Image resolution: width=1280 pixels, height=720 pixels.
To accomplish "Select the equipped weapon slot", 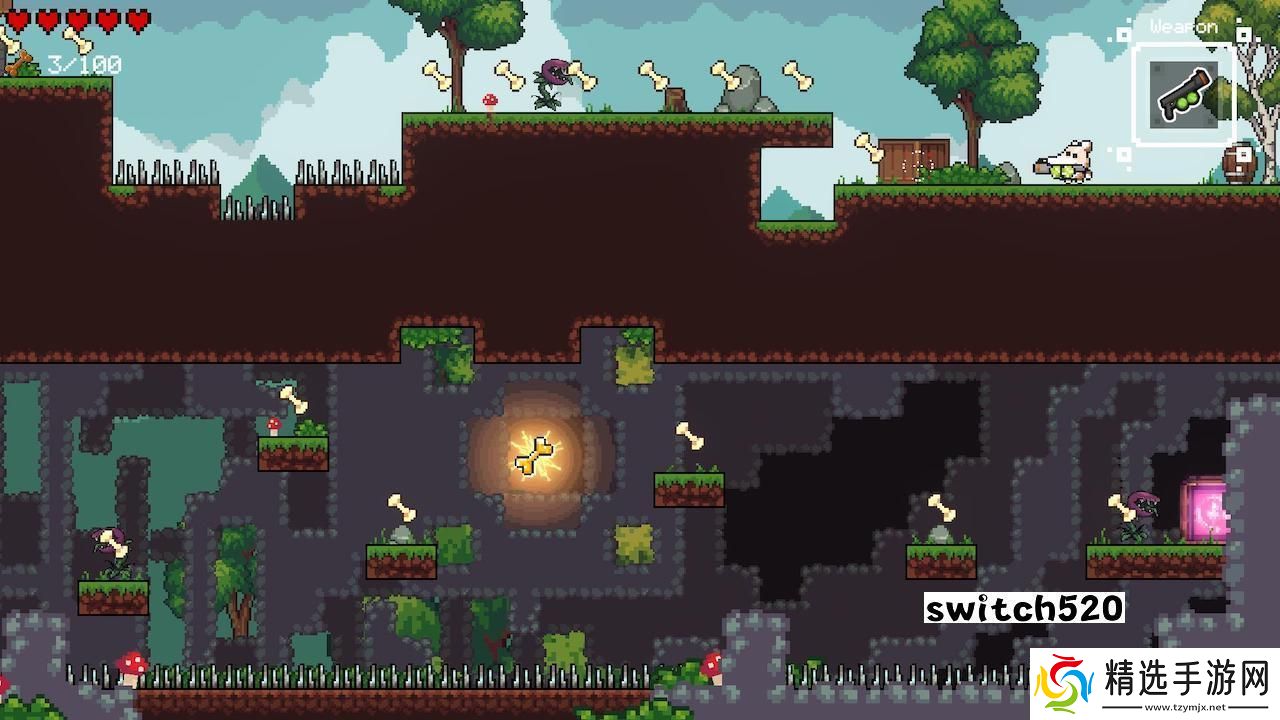I will (x=1184, y=95).
